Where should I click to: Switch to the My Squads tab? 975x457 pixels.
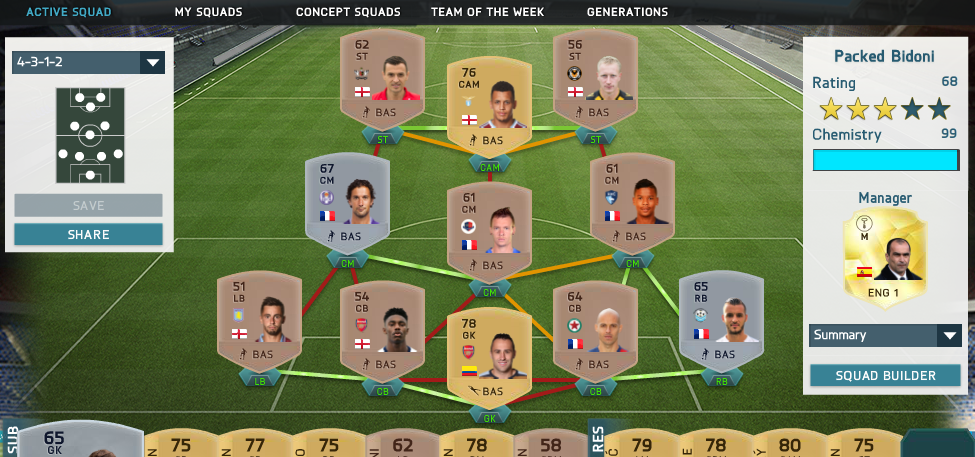point(208,12)
